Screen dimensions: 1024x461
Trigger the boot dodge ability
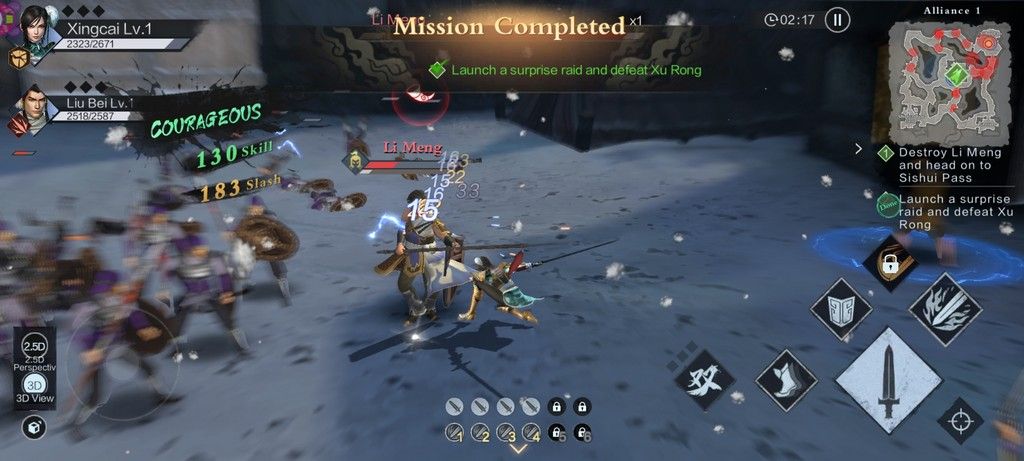(786, 379)
